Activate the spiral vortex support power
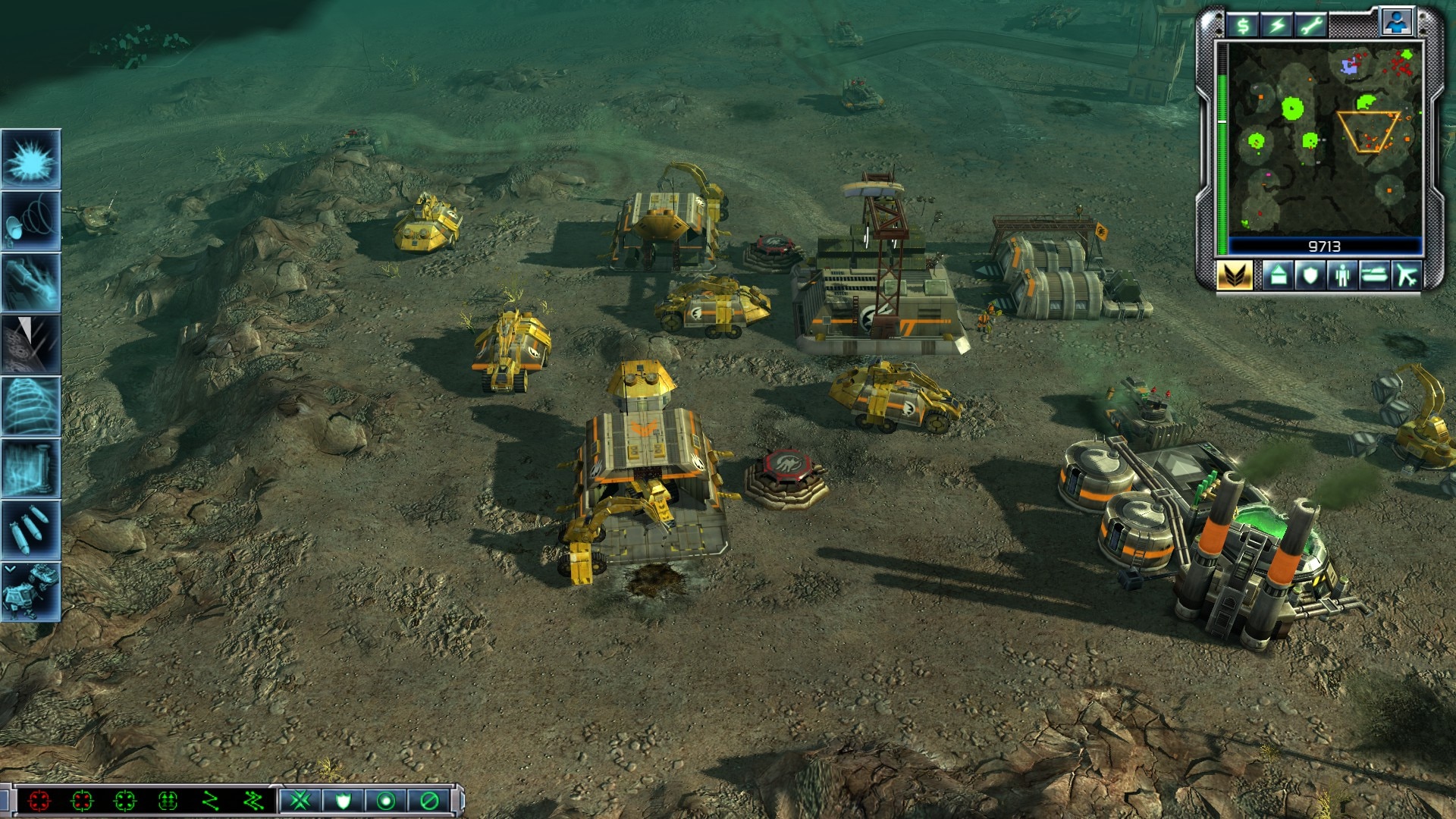The height and width of the screenshot is (819, 1456). coord(31,406)
